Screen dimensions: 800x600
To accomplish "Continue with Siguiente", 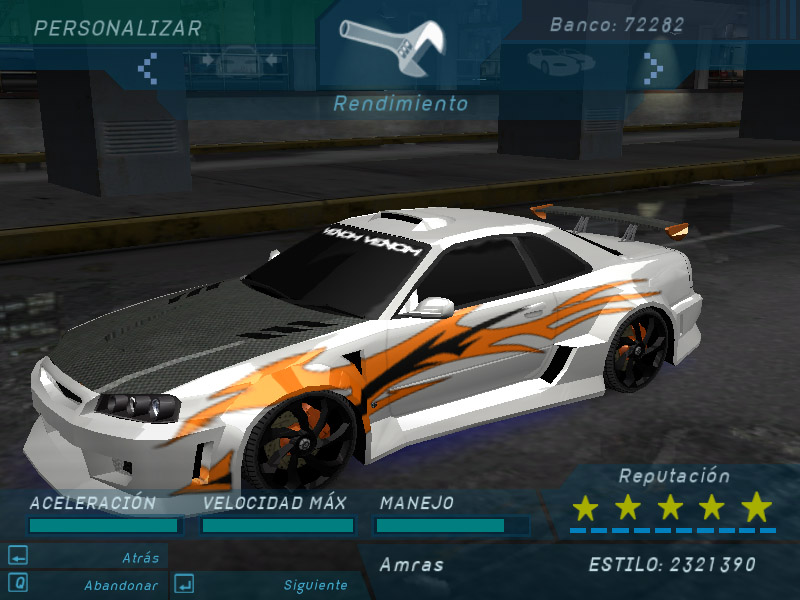I will [x=315, y=585].
